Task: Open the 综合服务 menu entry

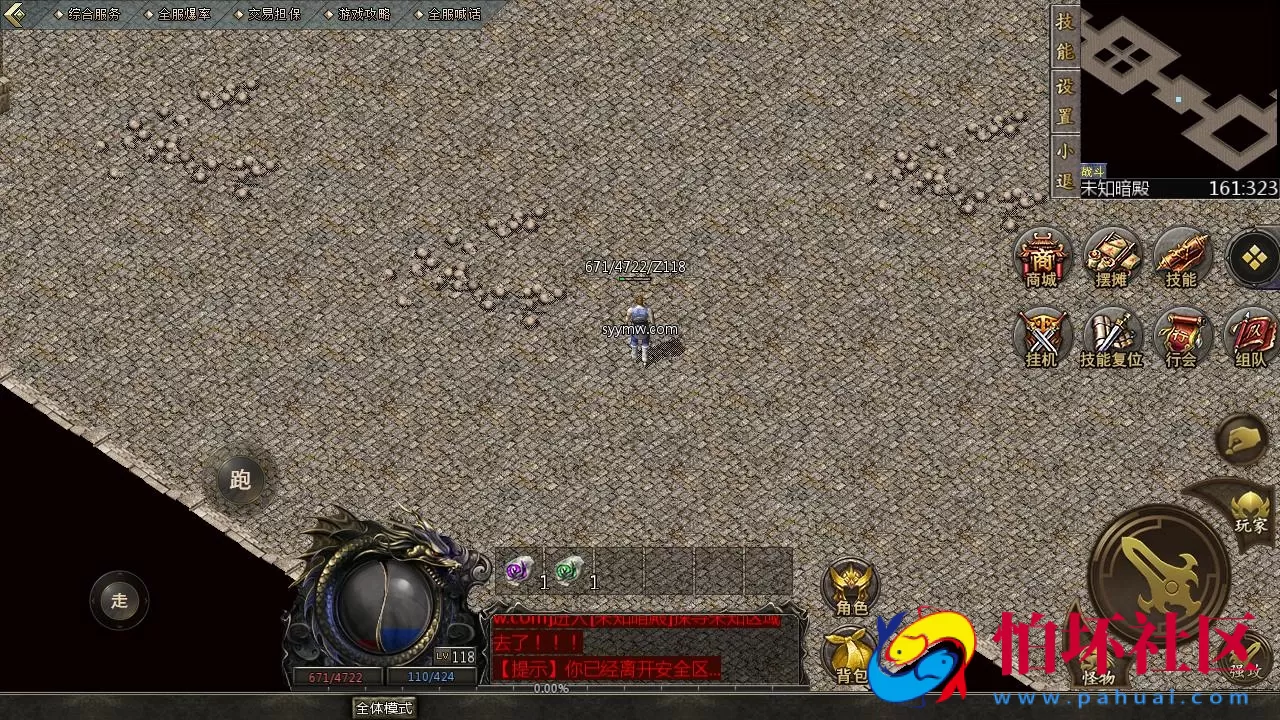Action: click(x=94, y=14)
